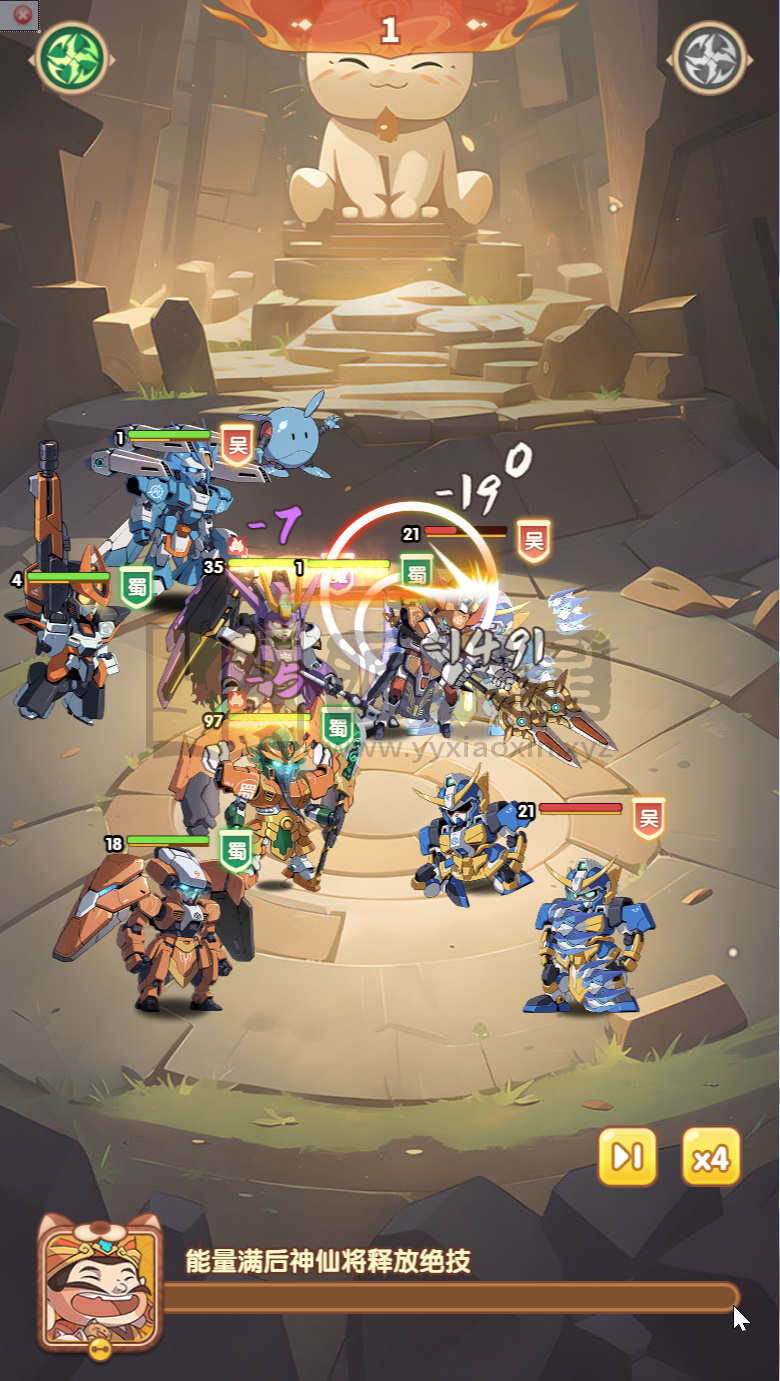The image size is (780, 1381).
Task: Toggle the x4 battle speed button
Action: [x=711, y=1157]
